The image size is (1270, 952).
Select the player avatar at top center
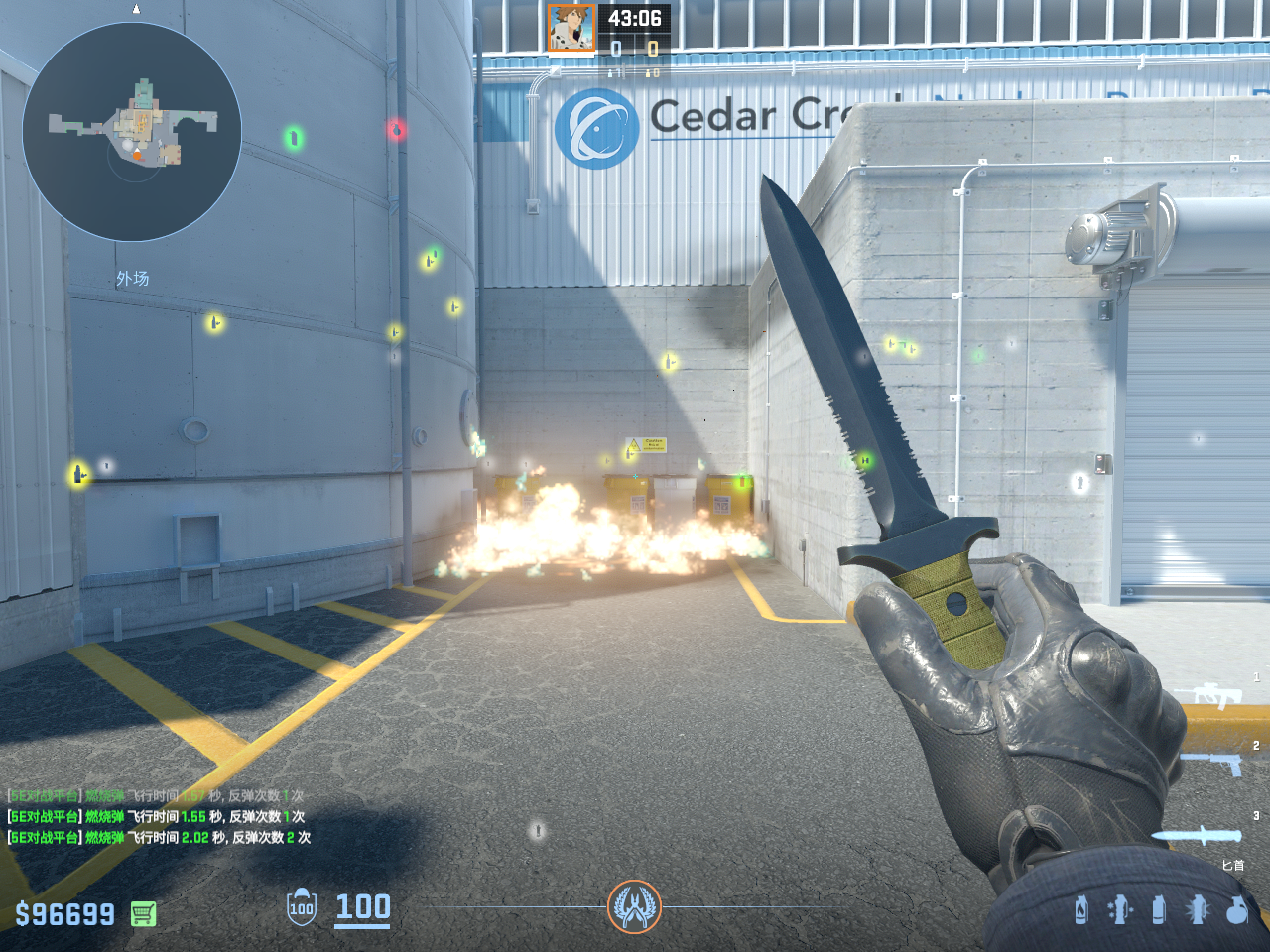tap(571, 28)
